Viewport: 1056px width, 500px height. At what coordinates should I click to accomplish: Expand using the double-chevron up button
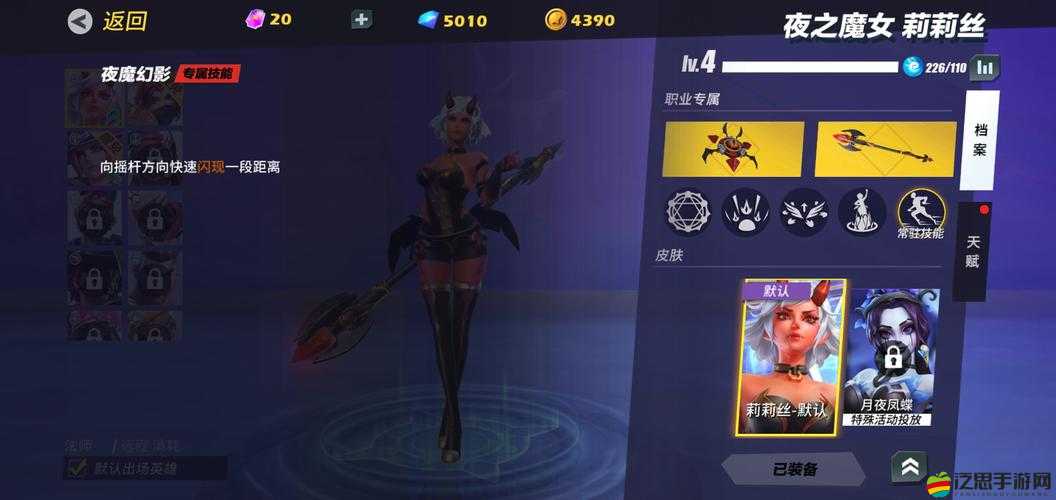pyautogui.click(x=910, y=466)
